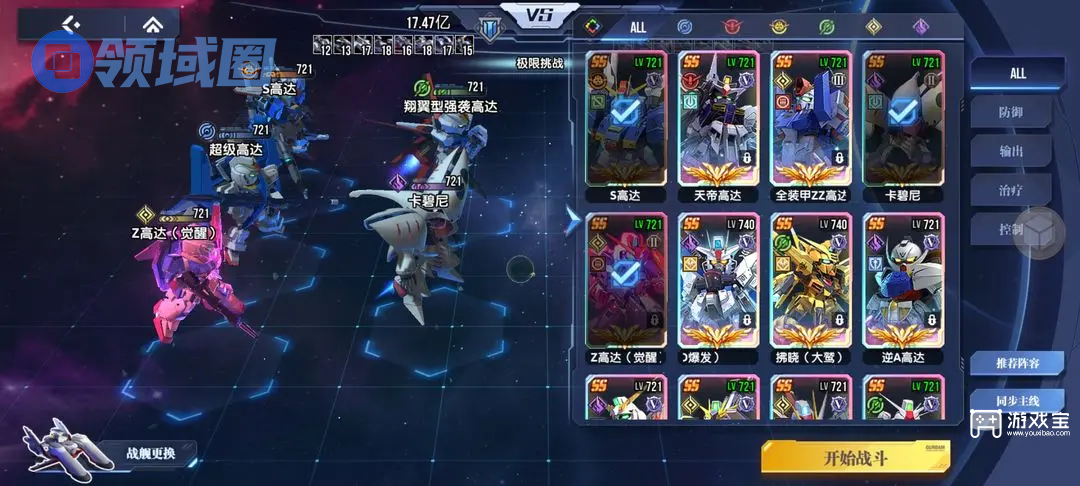Start the battle with 开始战斗 button
The width and height of the screenshot is (1080, 486).
855,458
